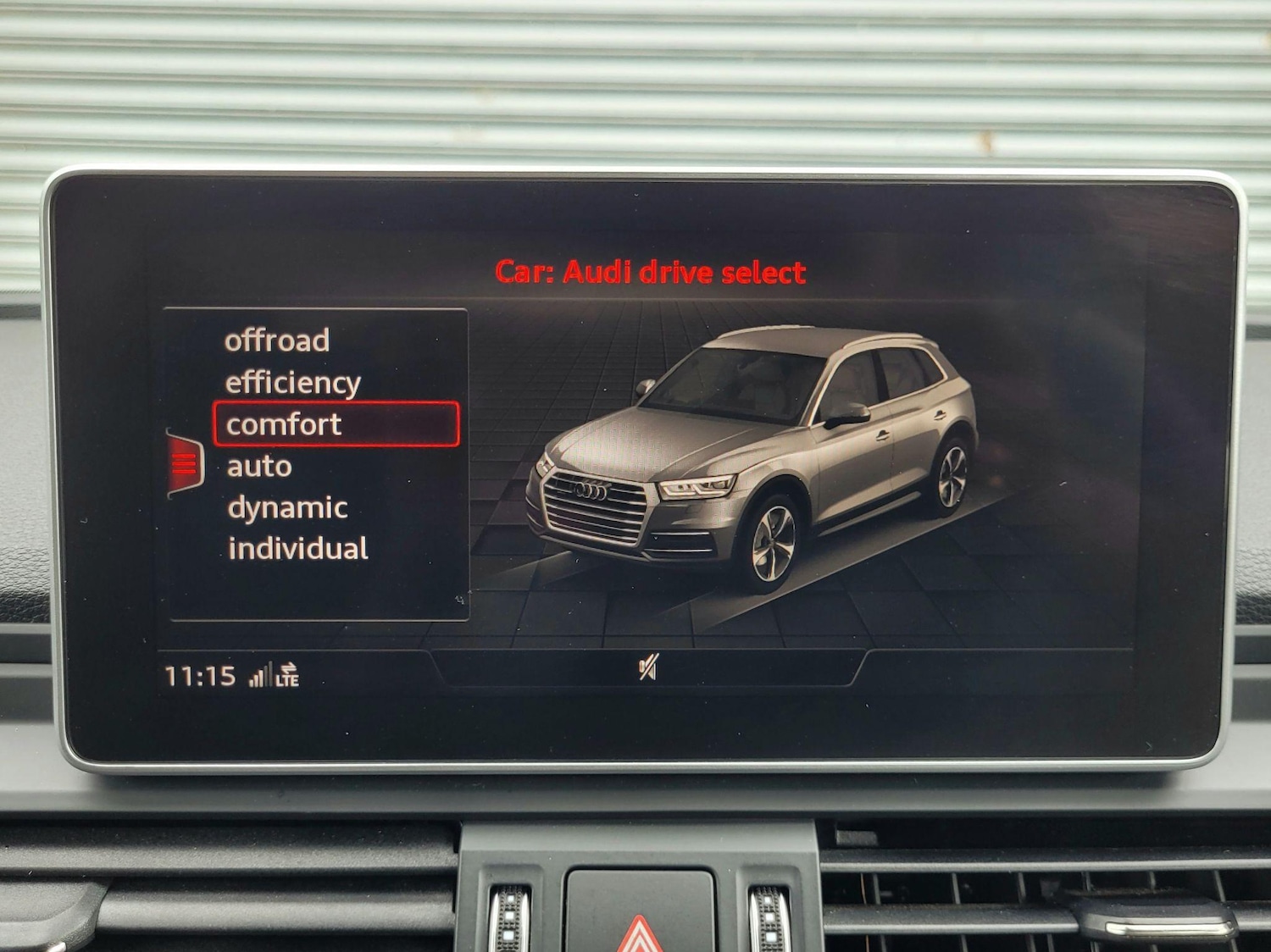This screenshot has width=1271, height=952.
Task: Select the dynamic drive mode
Action: click(x=286, y=506)
